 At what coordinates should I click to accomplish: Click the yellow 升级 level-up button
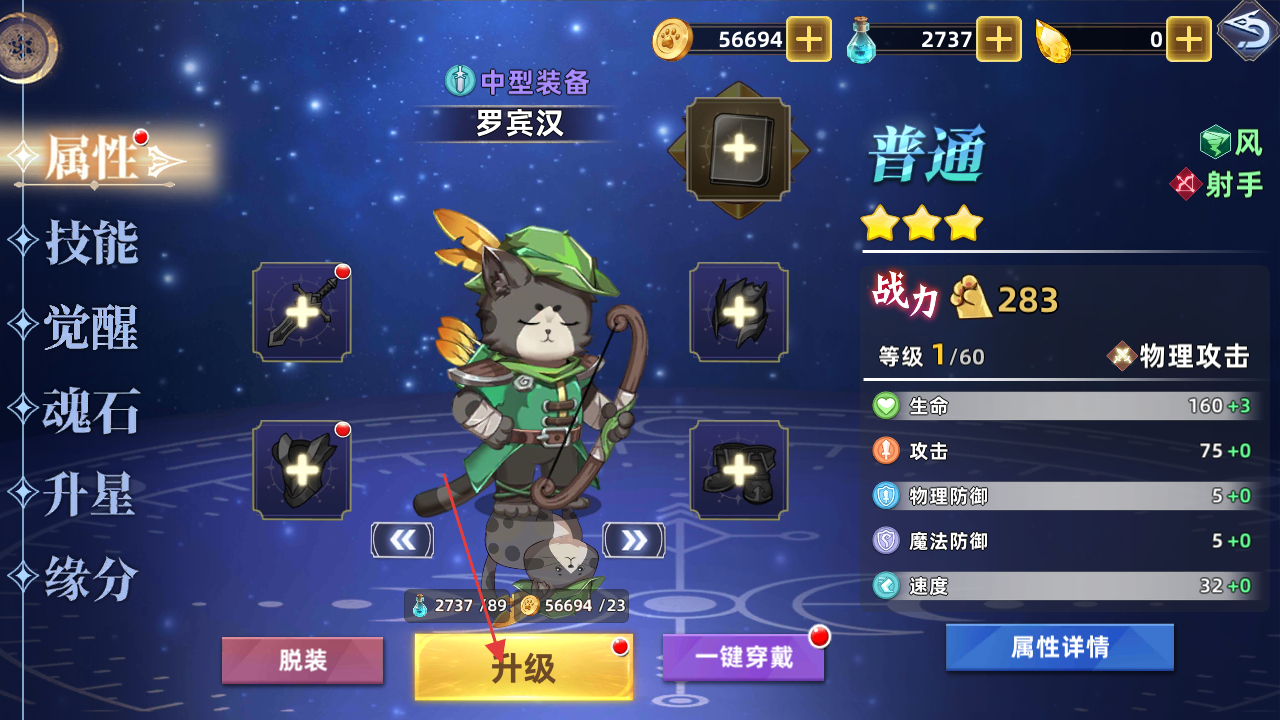coord(523,666)
